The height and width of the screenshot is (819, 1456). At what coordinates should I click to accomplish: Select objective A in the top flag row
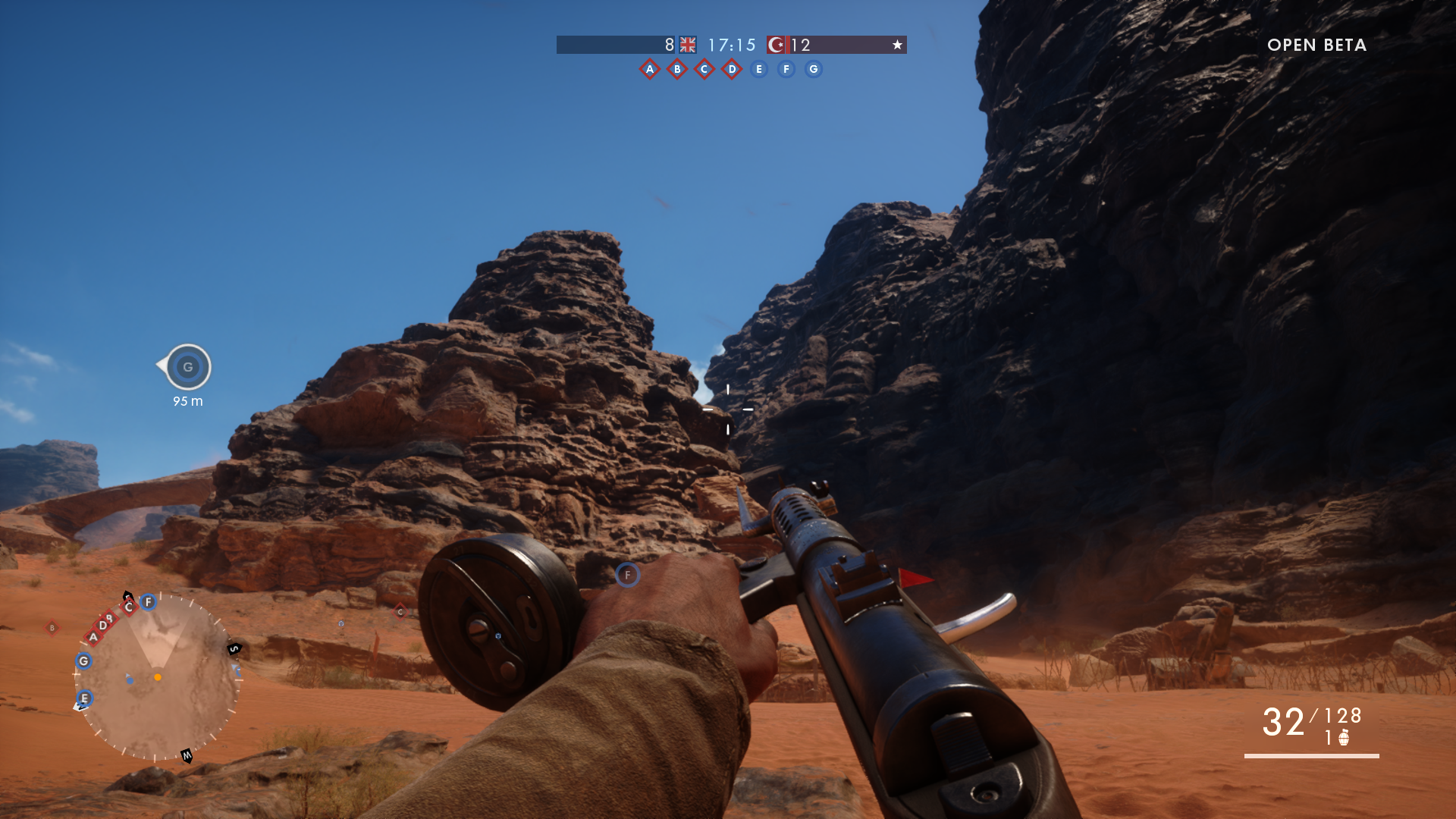(650, 69)
